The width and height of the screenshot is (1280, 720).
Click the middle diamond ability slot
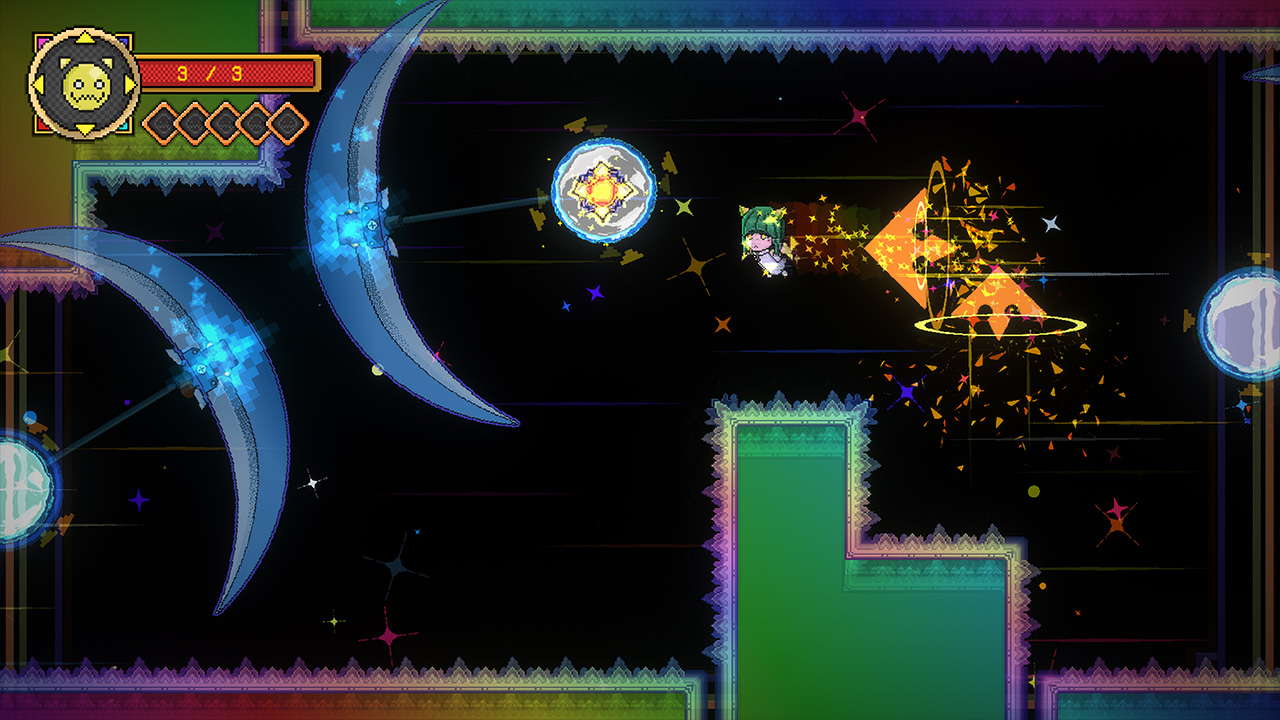click(225, 125)
